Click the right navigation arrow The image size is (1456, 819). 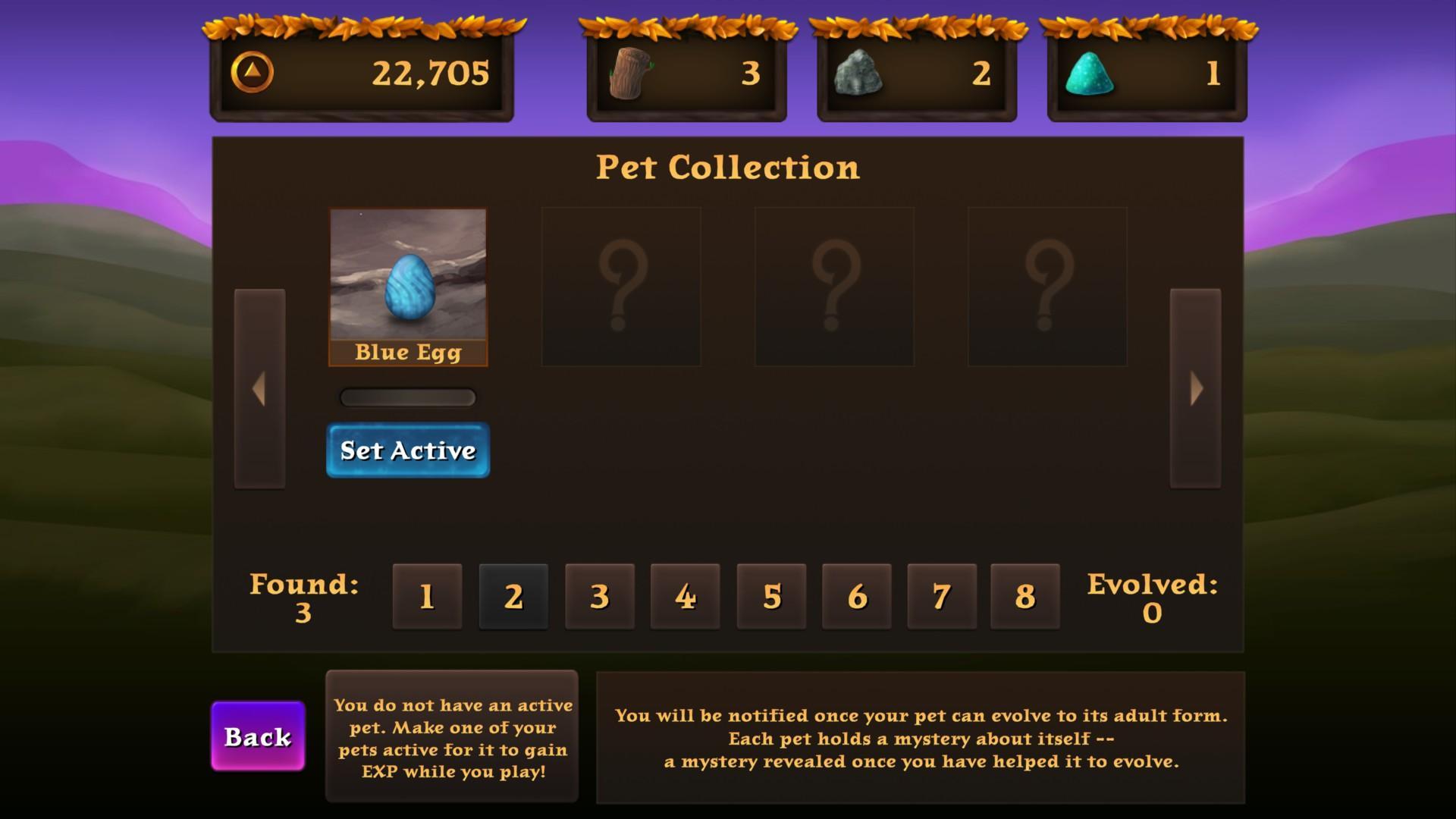pos(1197,389)
